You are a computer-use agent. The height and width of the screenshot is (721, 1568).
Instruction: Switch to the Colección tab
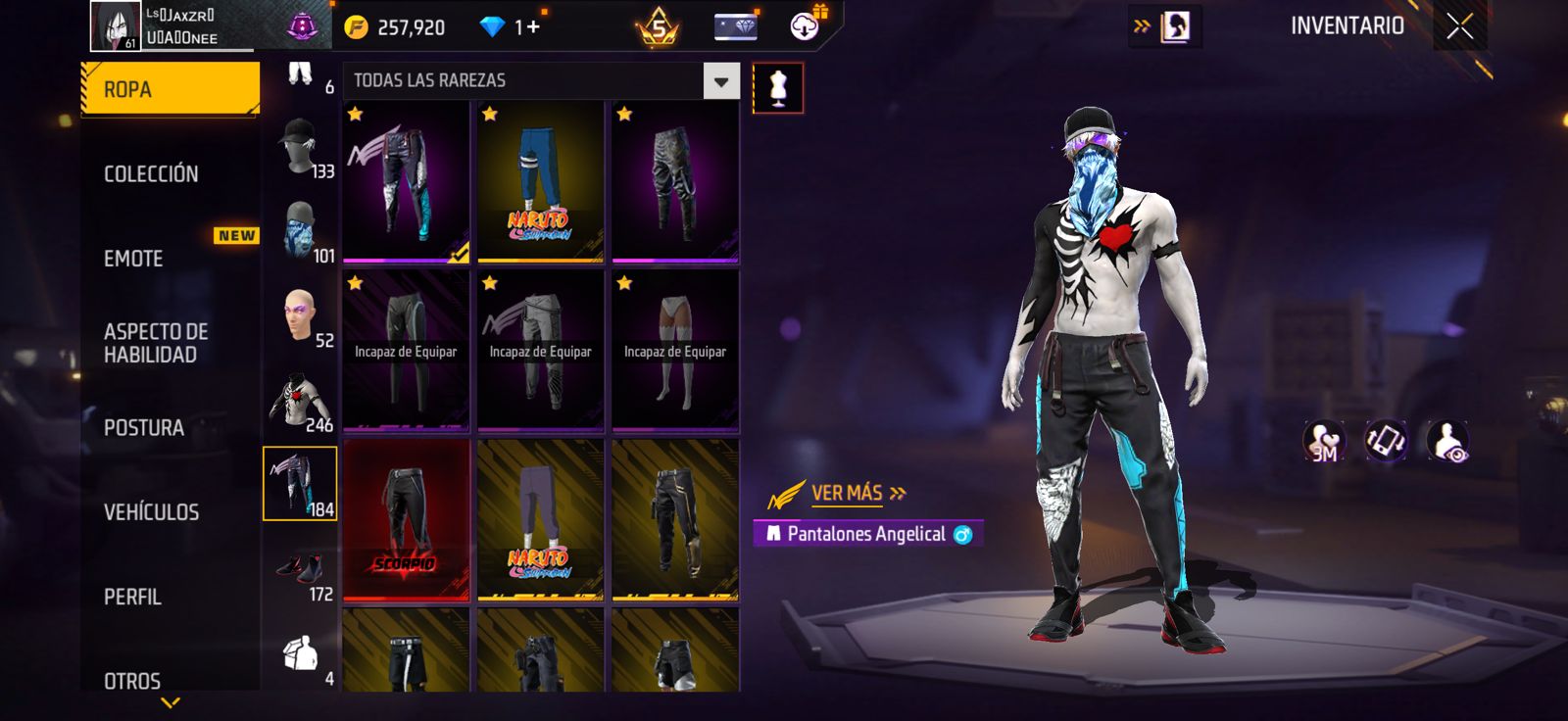pyautogui.click(x=152, y=173)
